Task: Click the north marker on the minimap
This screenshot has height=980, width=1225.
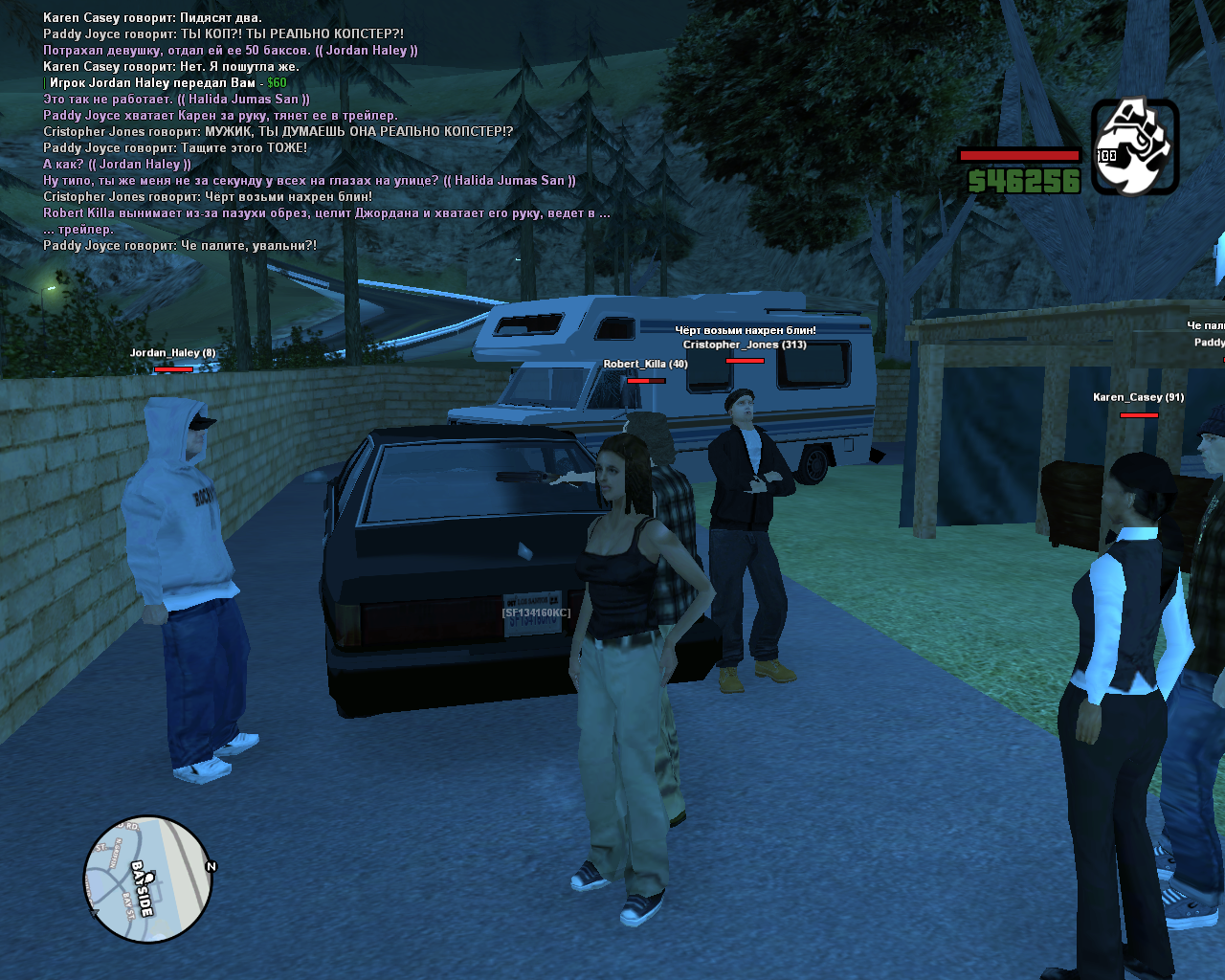Action: click(x=212, y=866)
